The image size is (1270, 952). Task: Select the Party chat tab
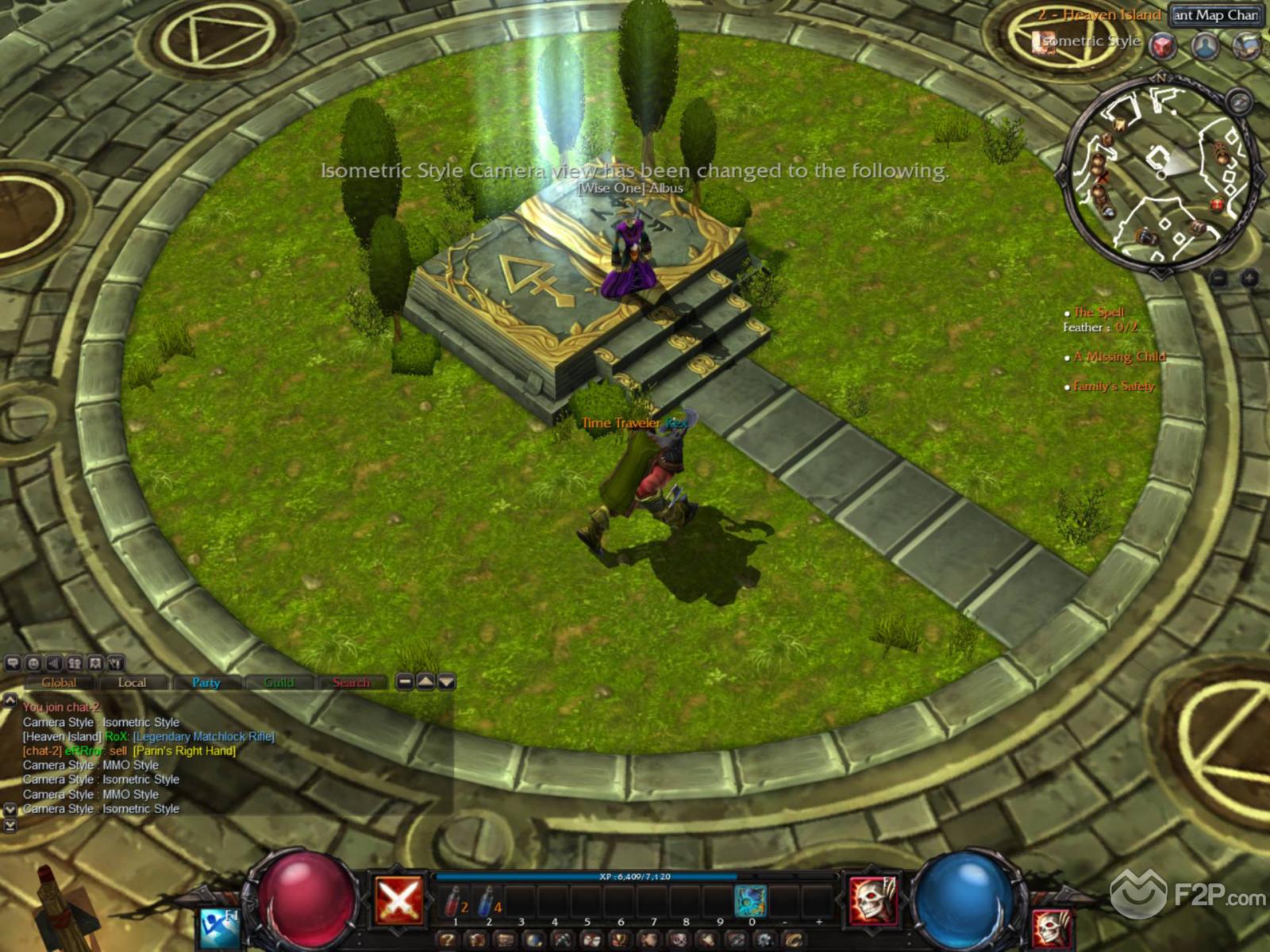pyautogui.click(x=206, y=682)
